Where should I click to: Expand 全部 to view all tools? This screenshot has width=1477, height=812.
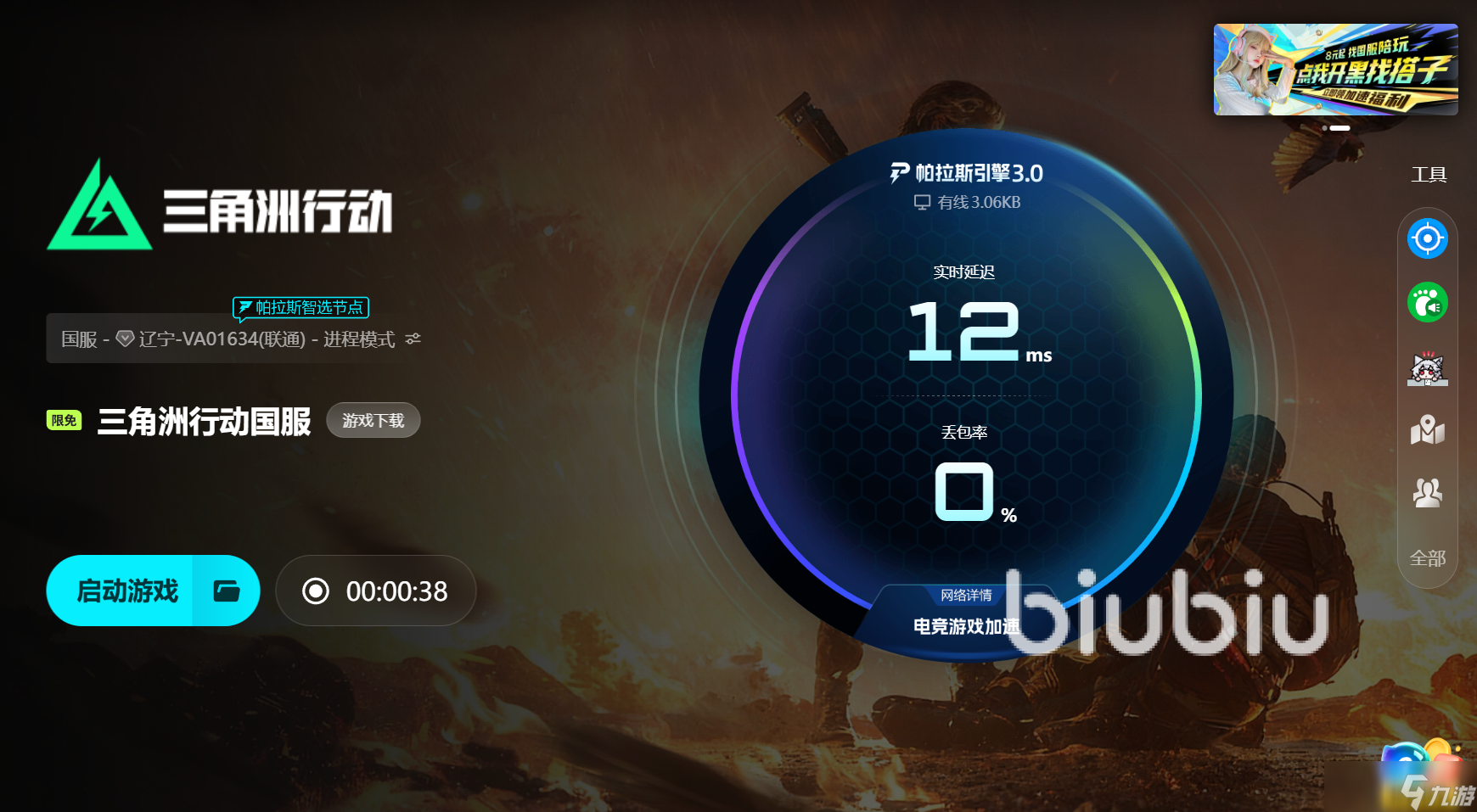coord(1429,558)
